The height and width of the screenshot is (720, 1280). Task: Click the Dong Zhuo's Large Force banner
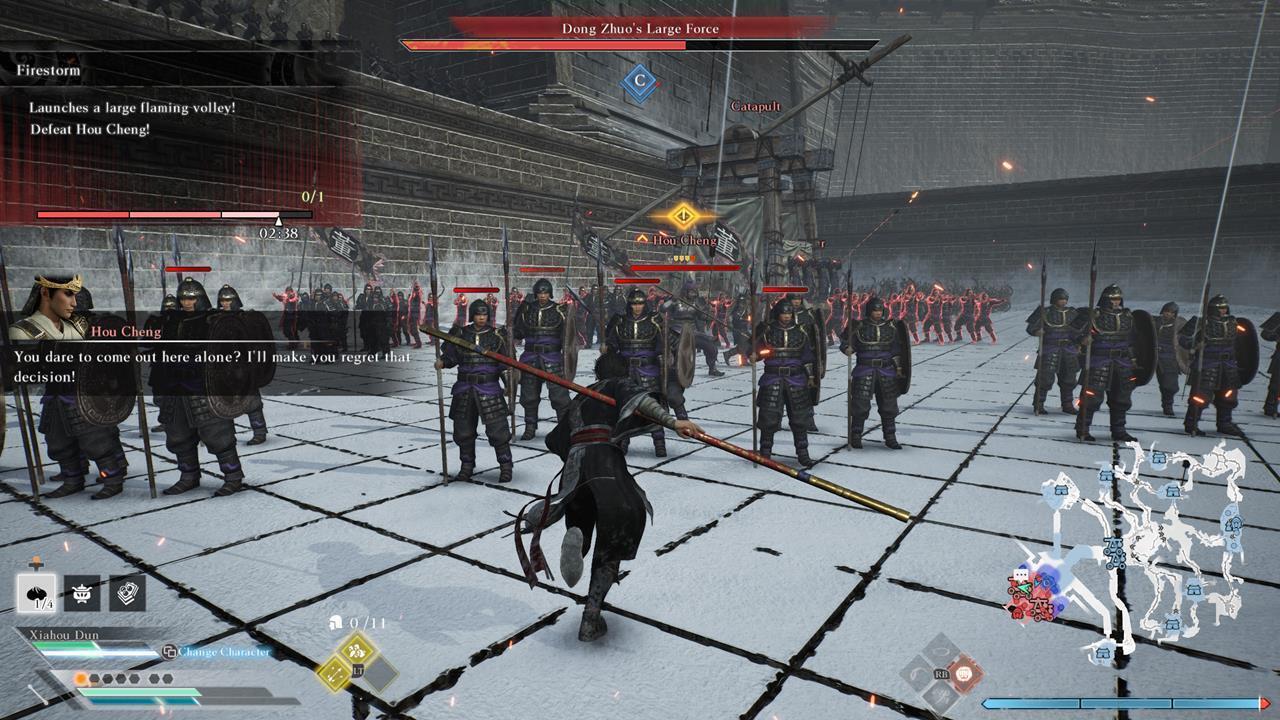tap(638, 29)
